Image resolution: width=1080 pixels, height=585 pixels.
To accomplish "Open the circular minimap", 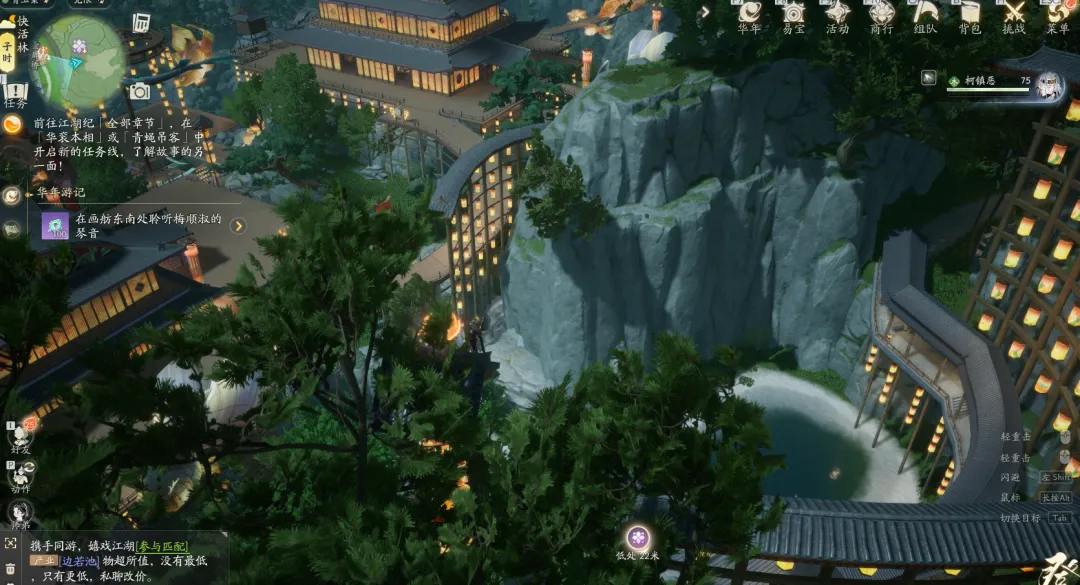I will pyautogui.click(x=79, y=60).
